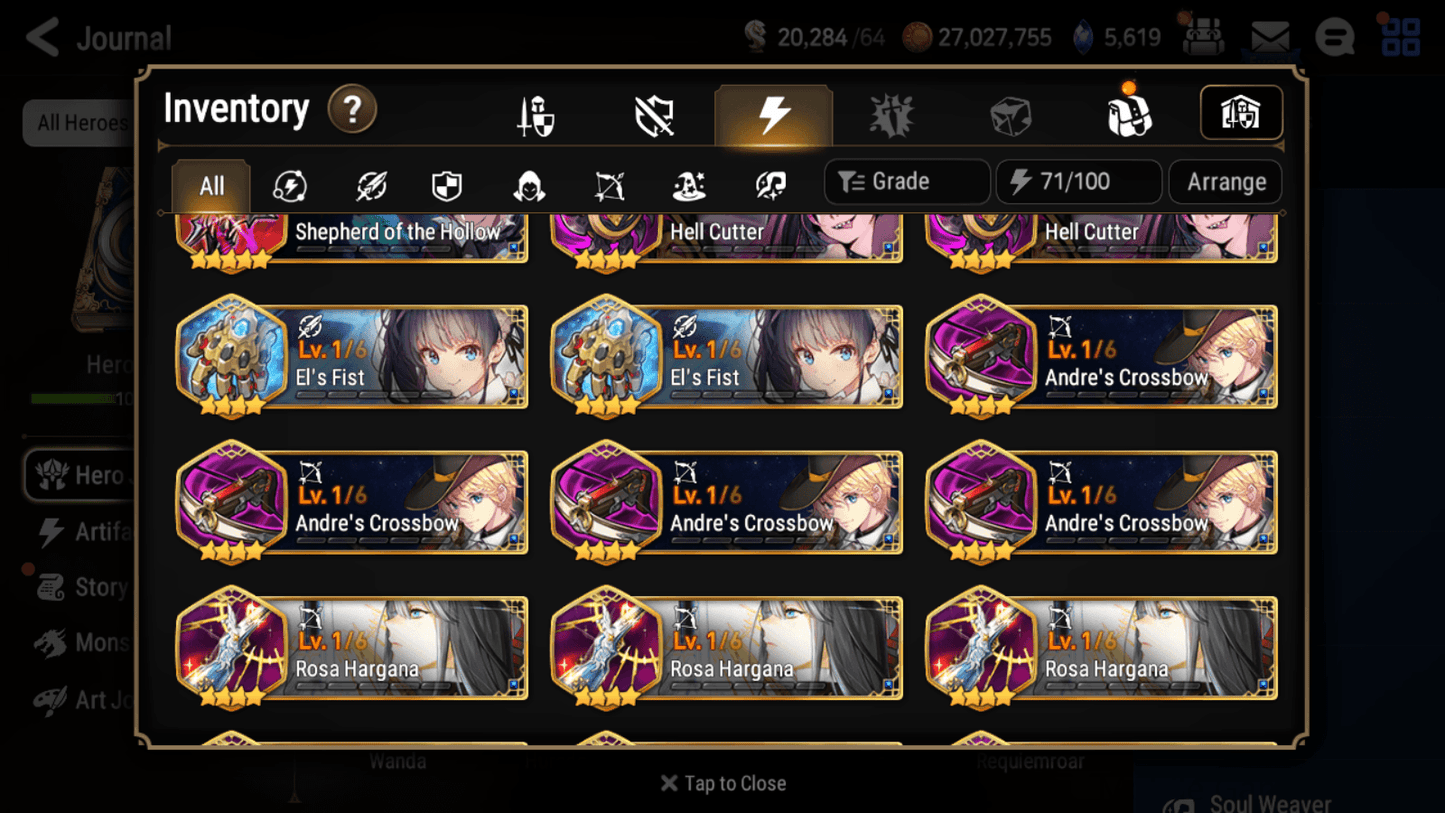Expand the main menu grid at top right
1445x813 pixels.
point(1399,37)
